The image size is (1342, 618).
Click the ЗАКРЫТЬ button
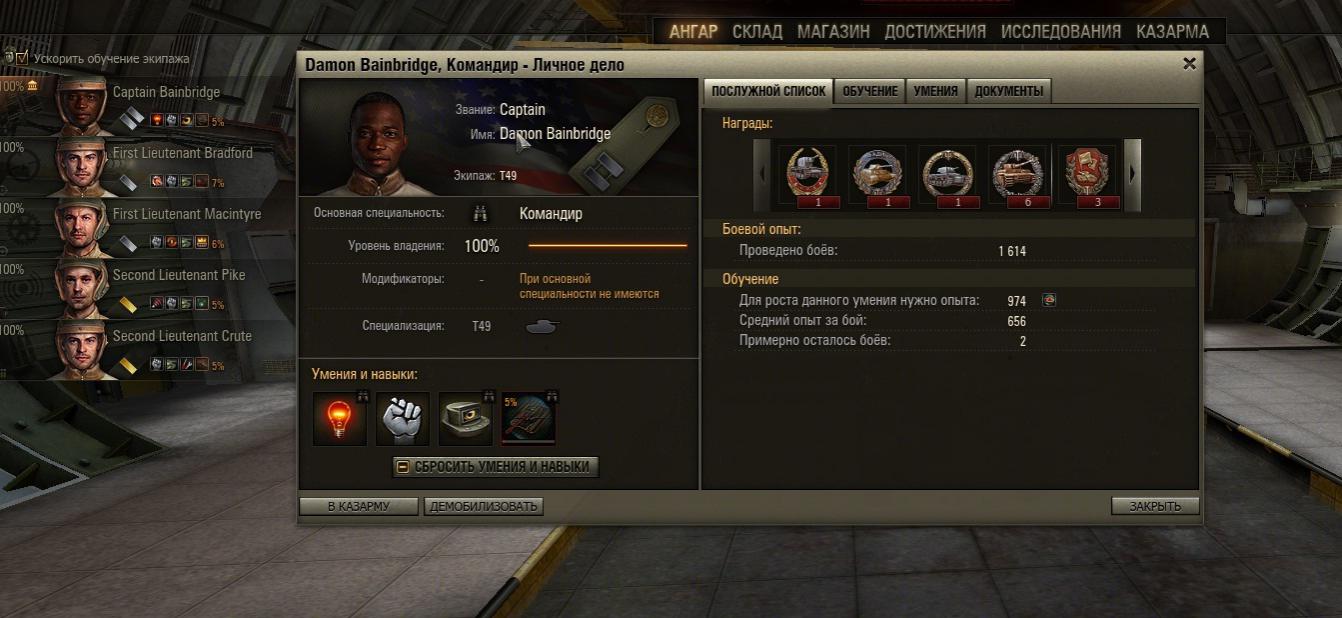[1155, 506]
